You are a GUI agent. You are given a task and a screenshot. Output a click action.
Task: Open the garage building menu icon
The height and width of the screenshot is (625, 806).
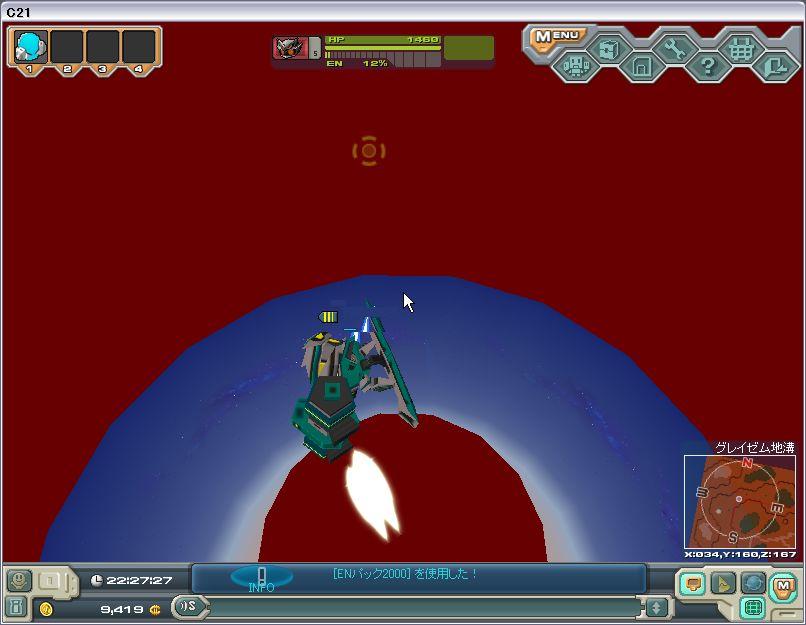[641, 67]
